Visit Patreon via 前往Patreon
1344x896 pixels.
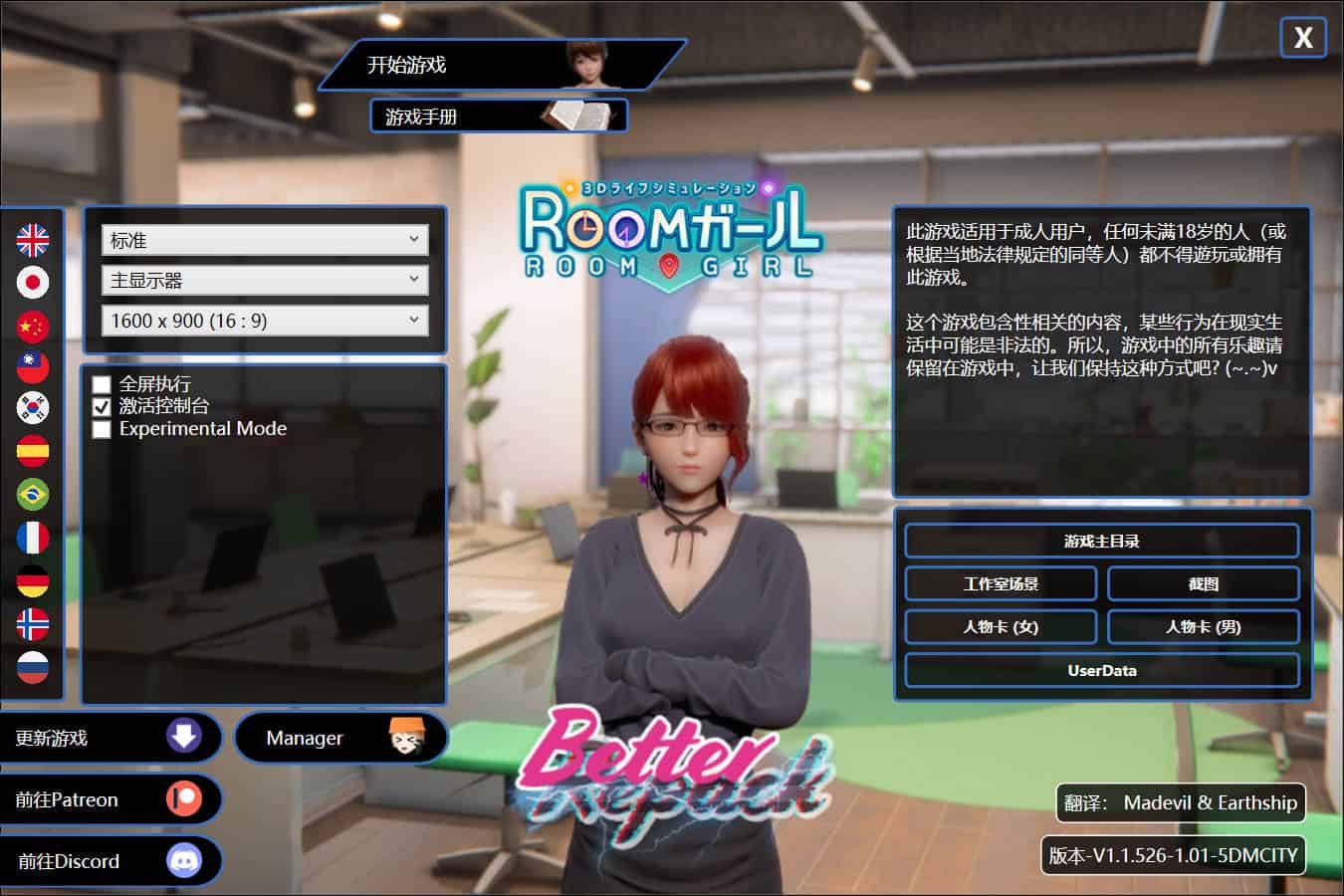pos(108,799)
